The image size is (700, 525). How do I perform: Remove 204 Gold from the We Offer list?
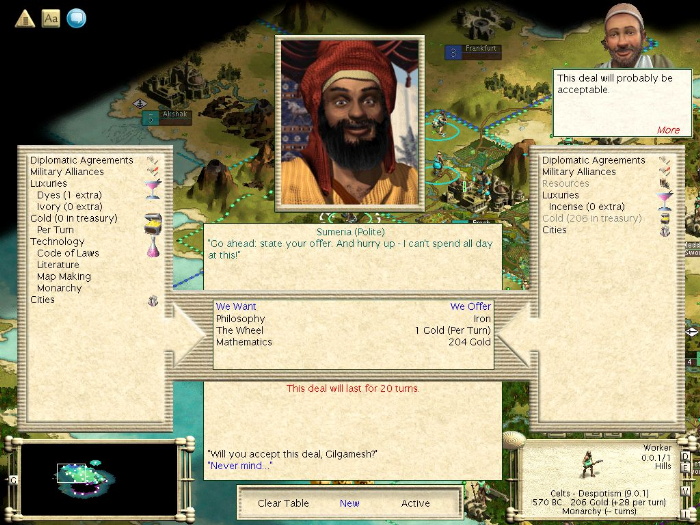tap(468, 342)
